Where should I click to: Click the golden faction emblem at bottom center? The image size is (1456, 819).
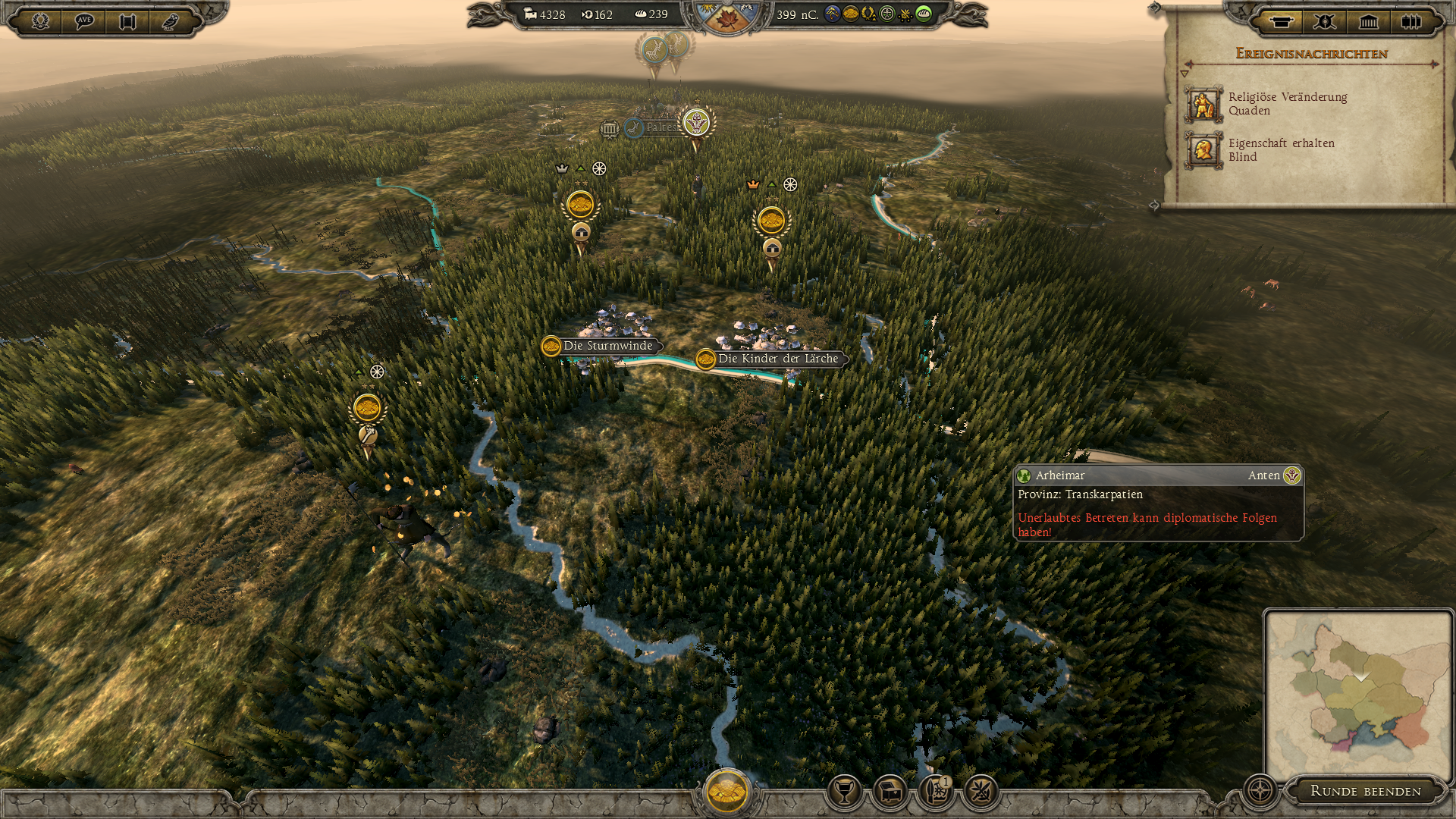click(x=726, y=791)
